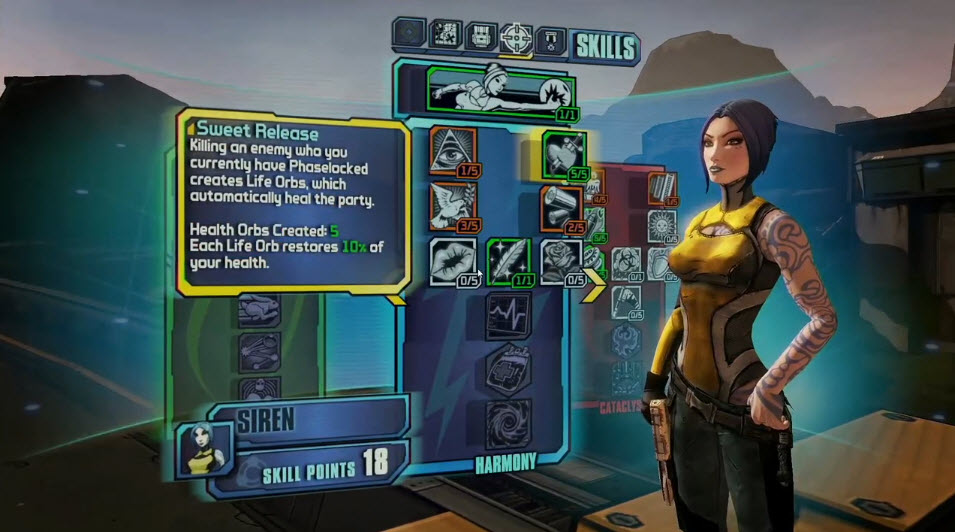Screen dimensions: 955x532
Task: Select the biohazard skill in Cataclysm tree
Action: click(627, 265)
